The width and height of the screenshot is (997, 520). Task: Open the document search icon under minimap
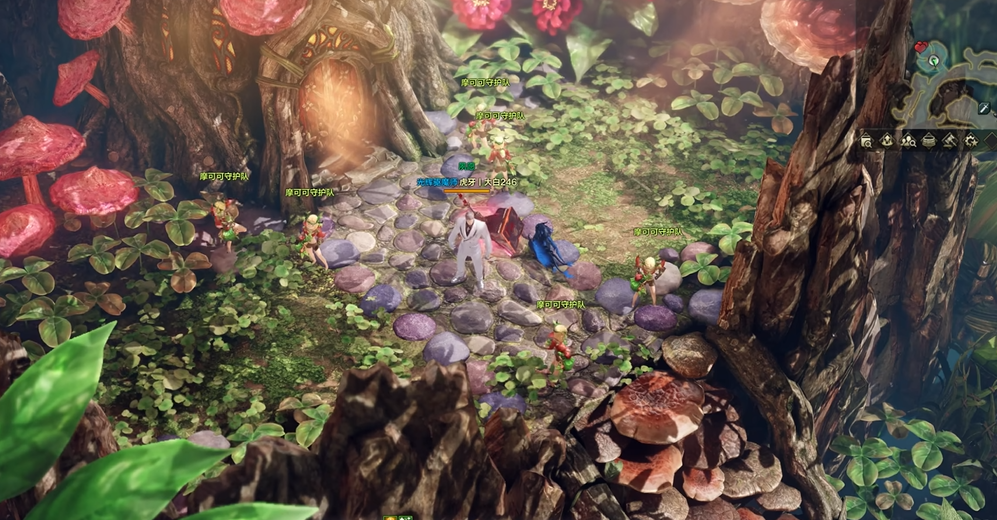pos(867,141)
